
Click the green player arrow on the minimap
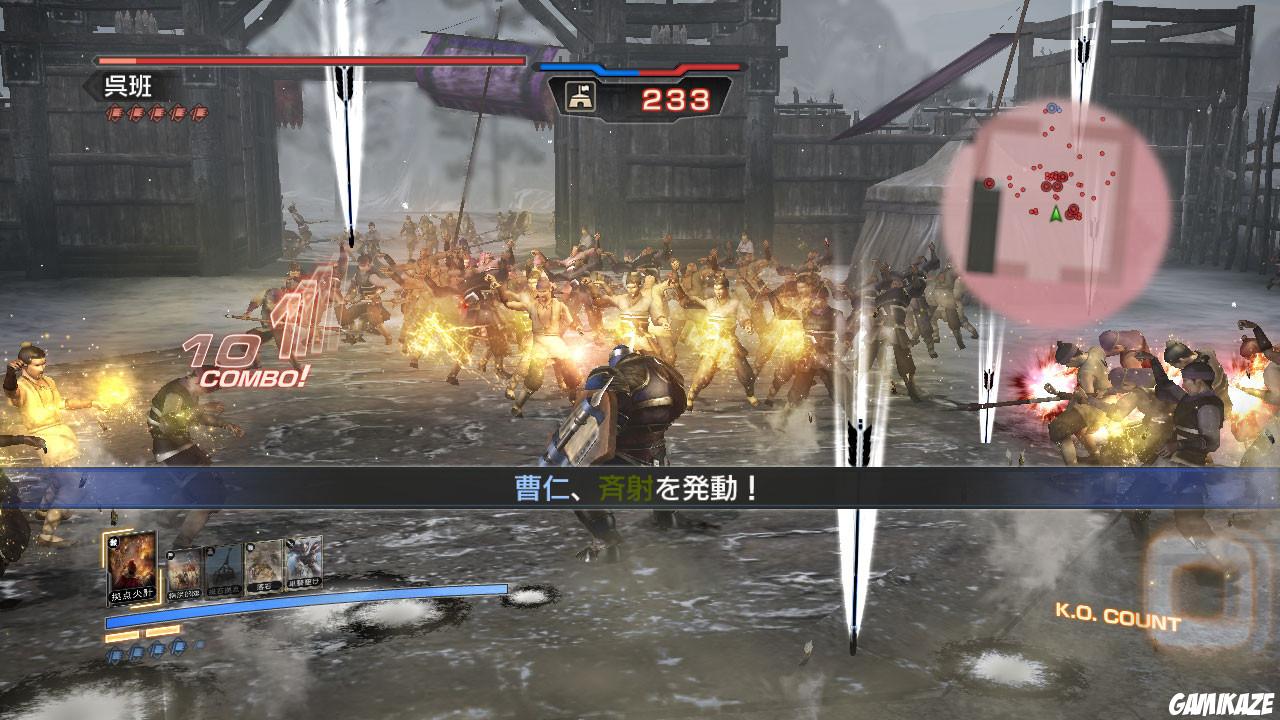point(1056,214)
